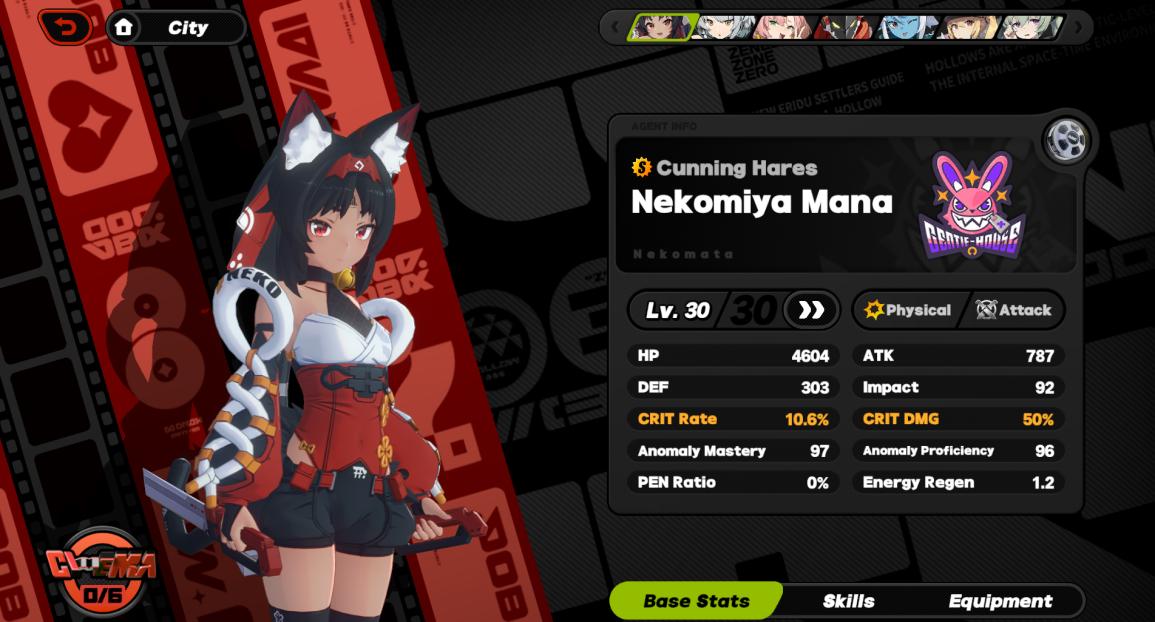
Task: View the Attack specialty details
Action: (x=1014, y=310)
